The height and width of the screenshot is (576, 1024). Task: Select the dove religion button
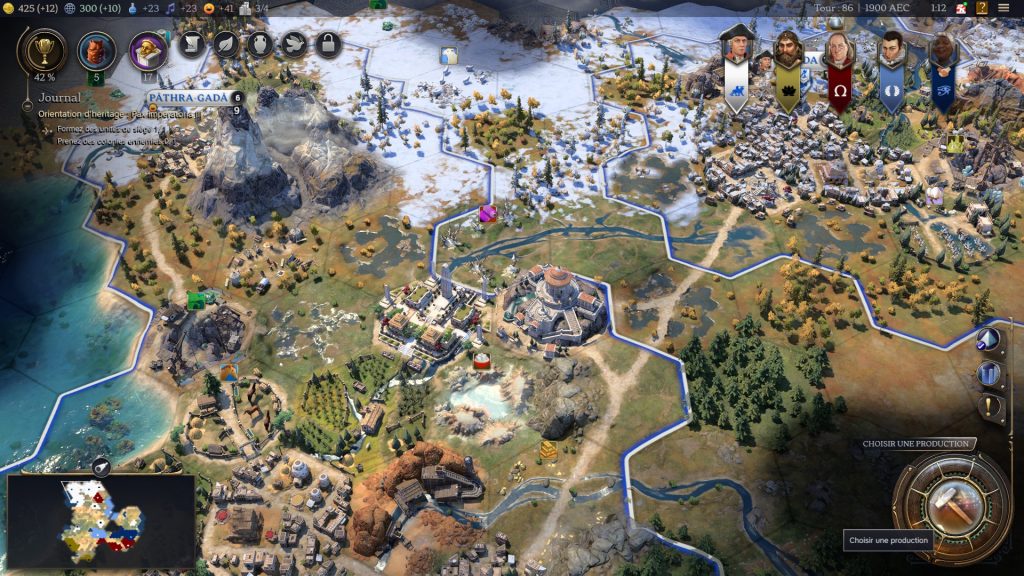pos(294,44)
